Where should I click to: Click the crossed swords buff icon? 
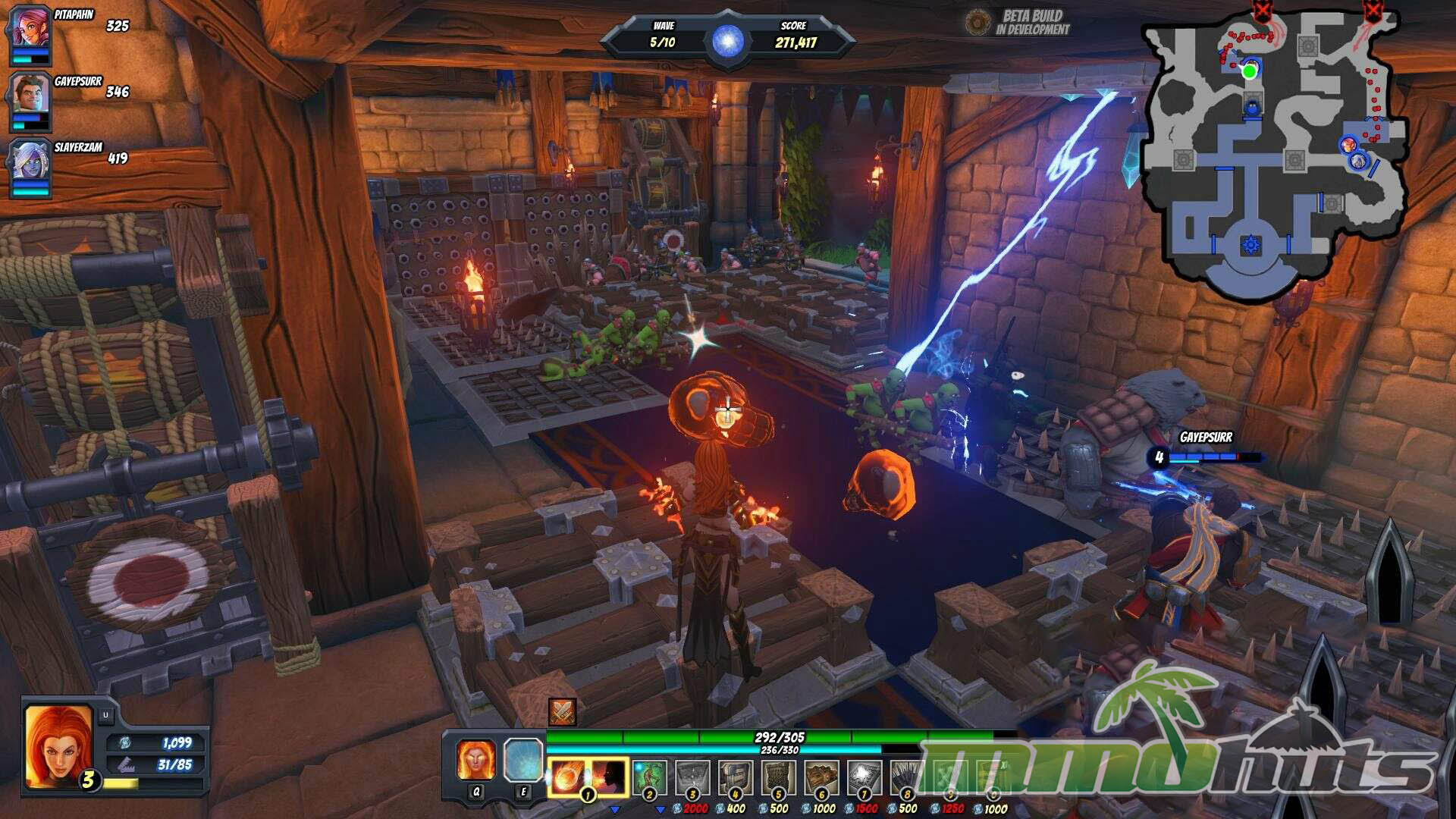coord(562,712)
